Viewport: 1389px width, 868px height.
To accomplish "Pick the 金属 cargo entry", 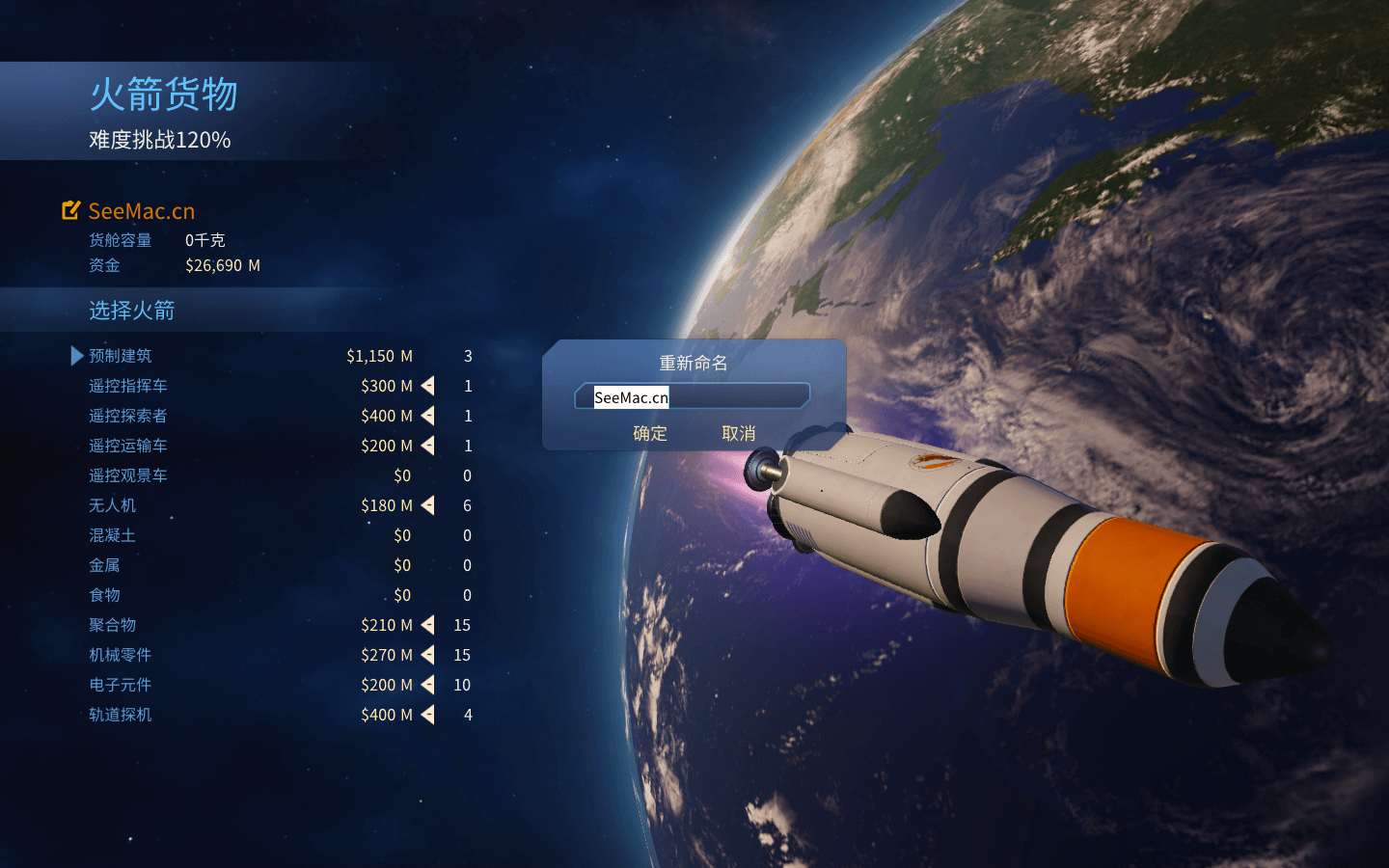I will tap(105, 565).
